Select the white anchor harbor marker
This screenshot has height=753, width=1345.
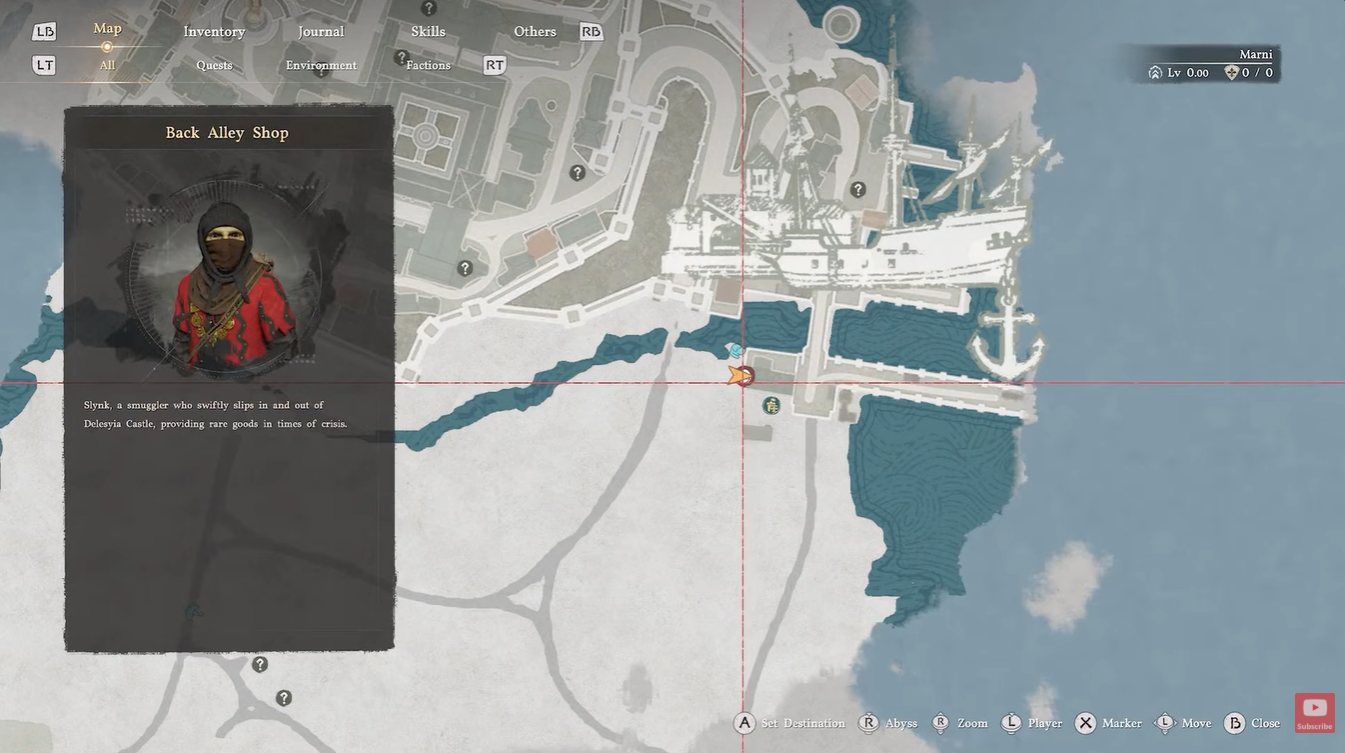tap(1008, 340)
